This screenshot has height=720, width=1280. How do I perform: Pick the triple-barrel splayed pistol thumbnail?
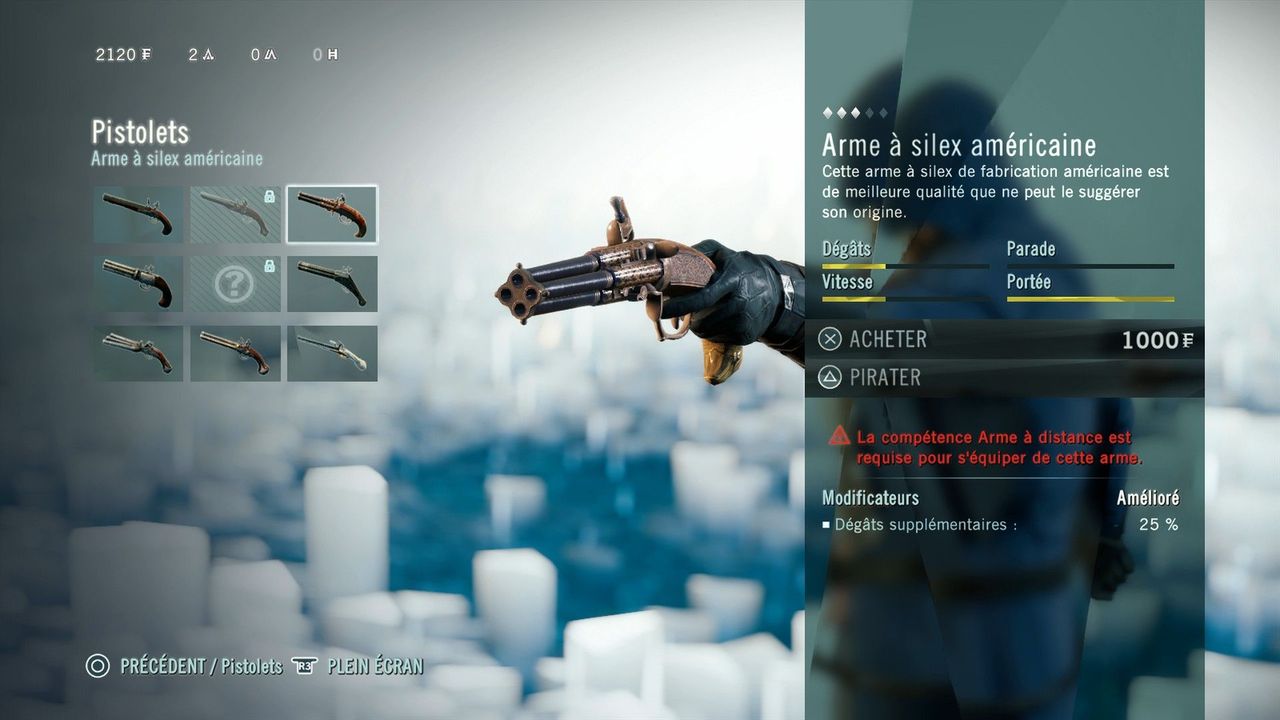(x=138, y=353)
